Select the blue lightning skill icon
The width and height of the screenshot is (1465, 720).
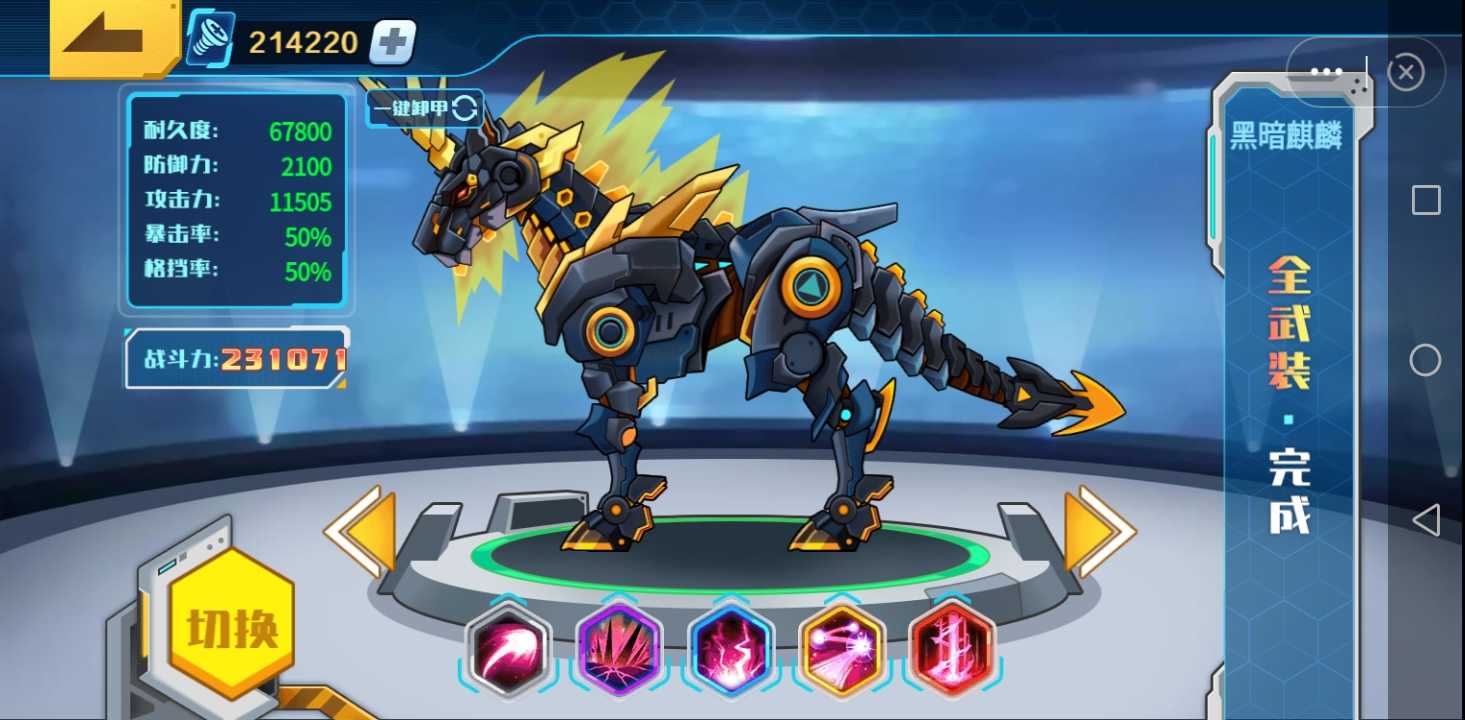[731, 650]
